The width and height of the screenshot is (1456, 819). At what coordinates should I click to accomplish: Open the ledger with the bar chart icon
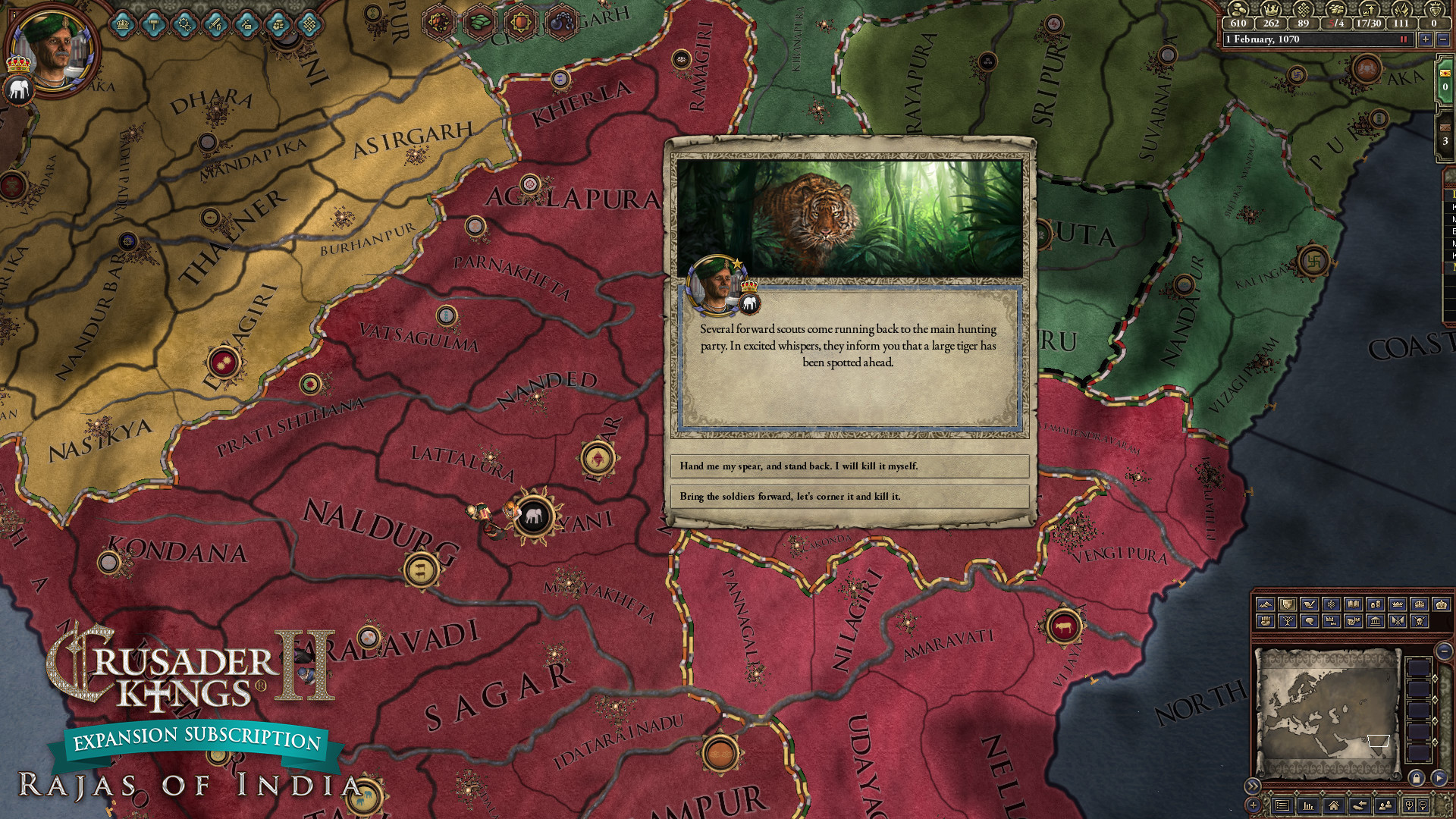(x=1308, y=805)
